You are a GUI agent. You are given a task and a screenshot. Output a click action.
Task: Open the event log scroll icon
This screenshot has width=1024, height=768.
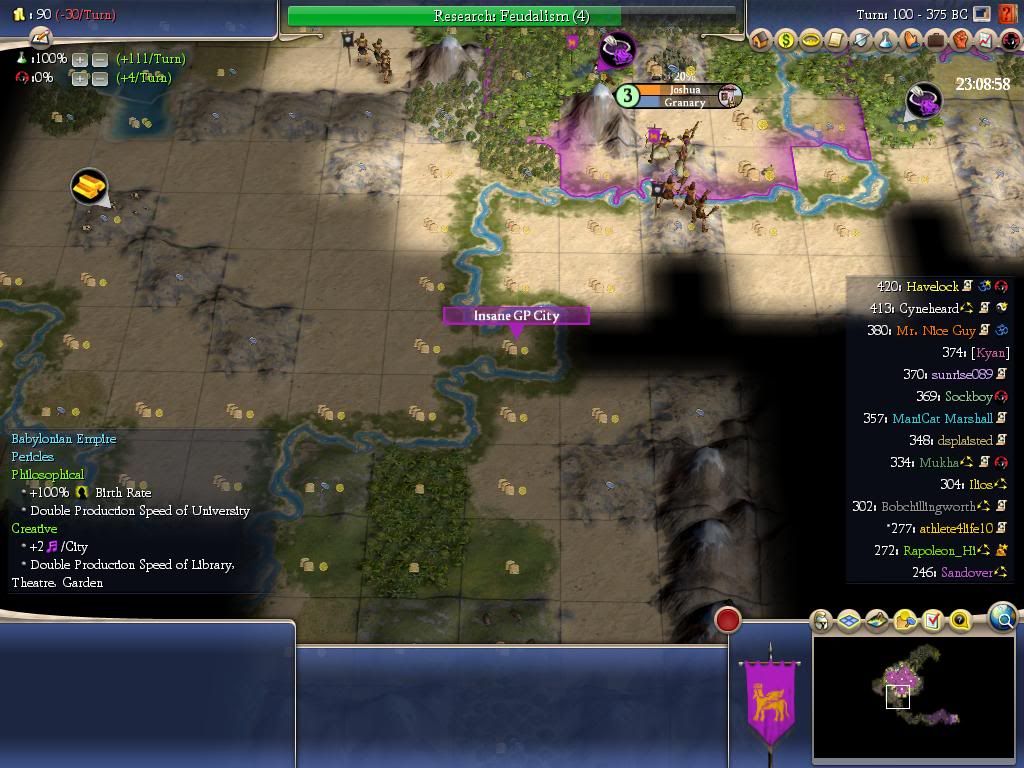coord(40,38)
